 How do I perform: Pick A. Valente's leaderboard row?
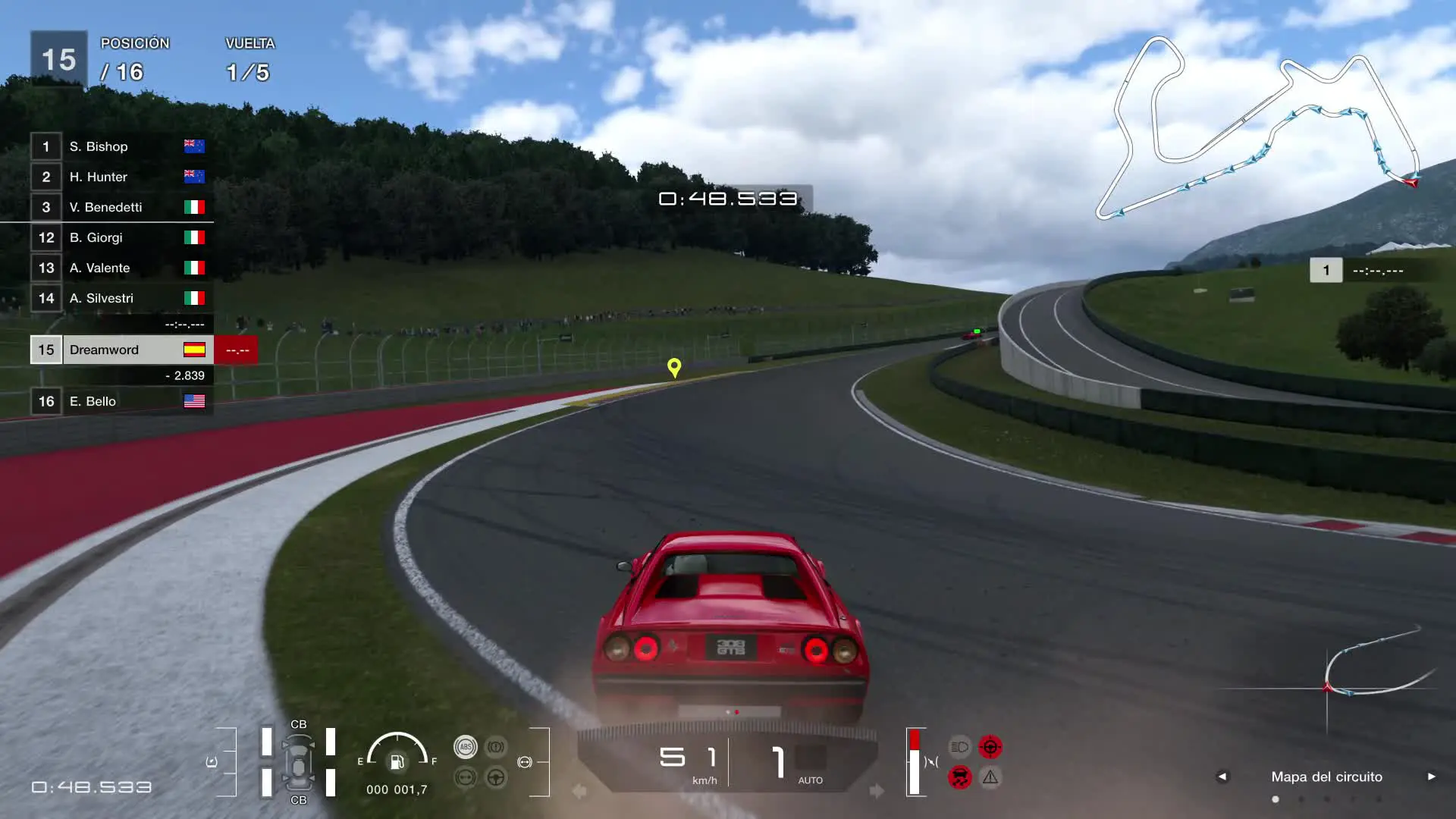pos(121,268)
